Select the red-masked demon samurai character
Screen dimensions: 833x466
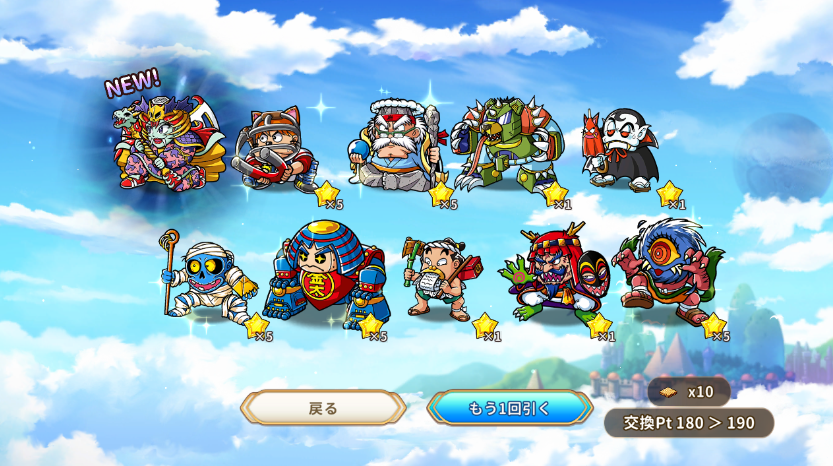[553, 274]
